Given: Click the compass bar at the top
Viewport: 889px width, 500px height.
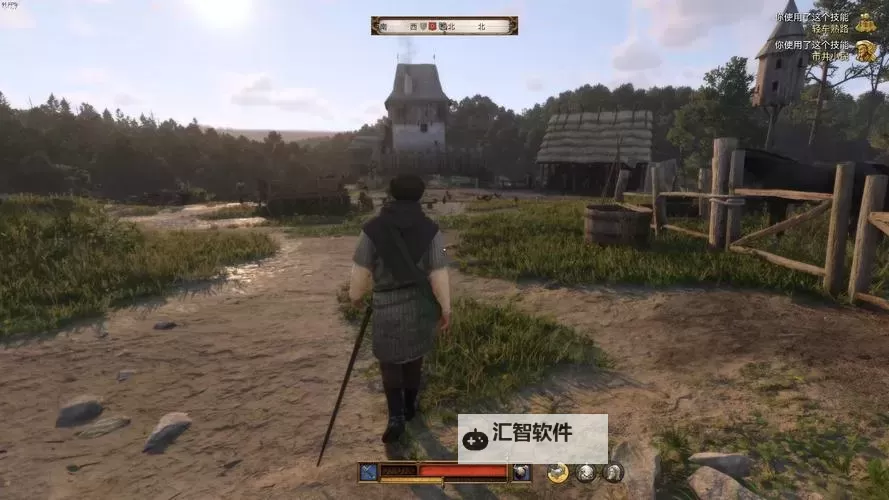Looking at the screenshot, I should (x=444, y=26).
